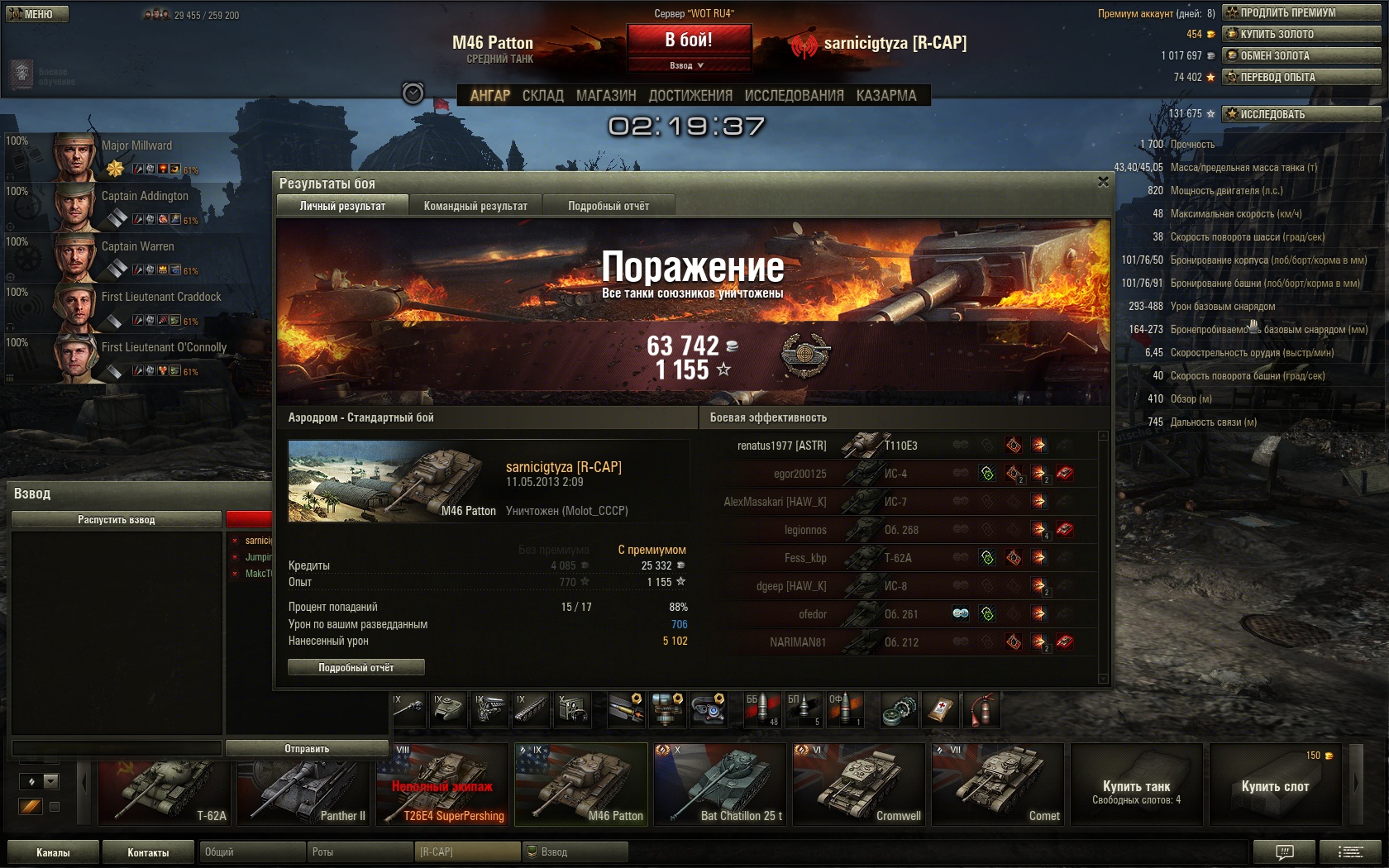The height and width of the screenshot is (868, 1389).
Task: Visit the КАЗАРМА barracks
Action: click(886, 96)
